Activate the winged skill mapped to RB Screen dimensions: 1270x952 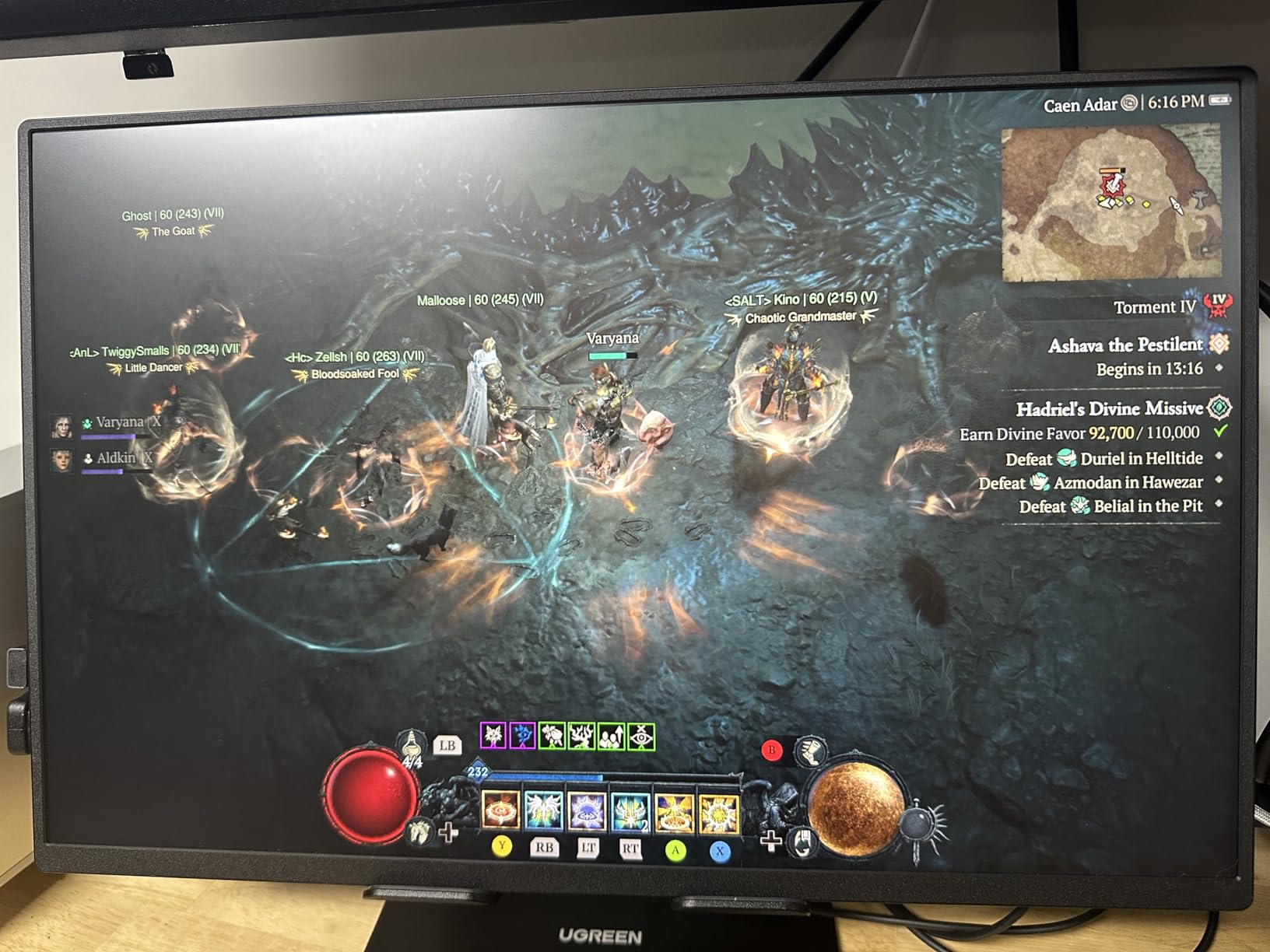coord(543,810)
